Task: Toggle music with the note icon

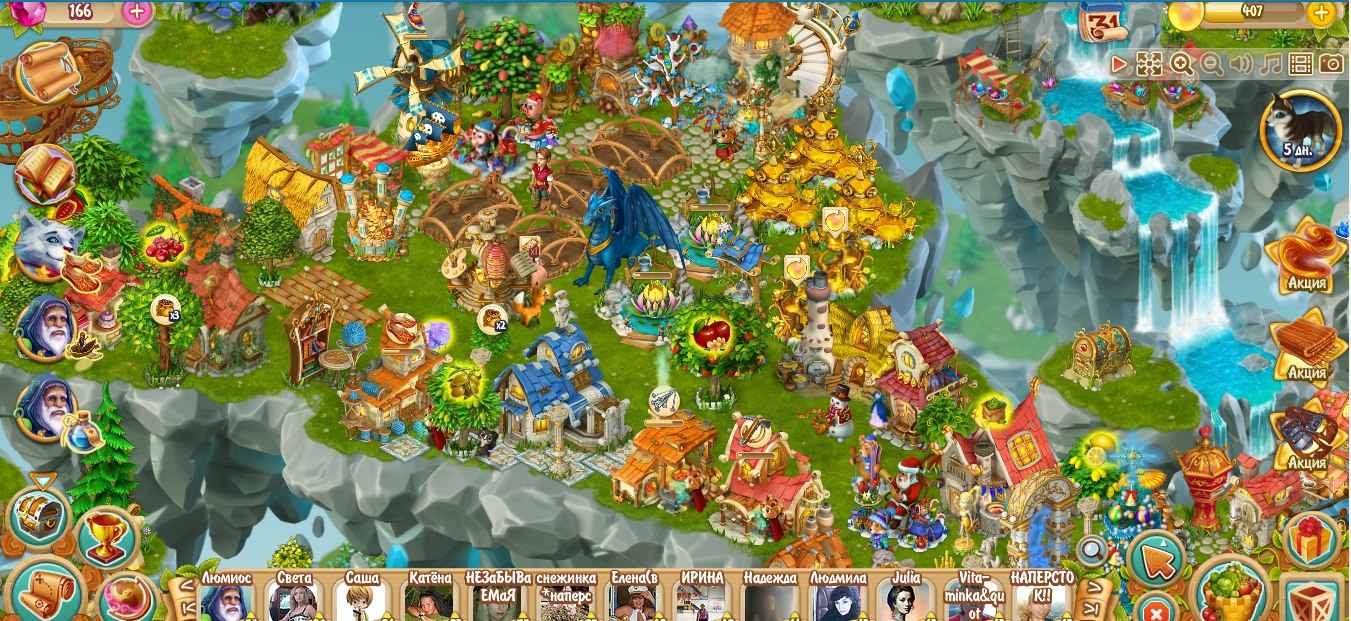Action: (1270, 65)
